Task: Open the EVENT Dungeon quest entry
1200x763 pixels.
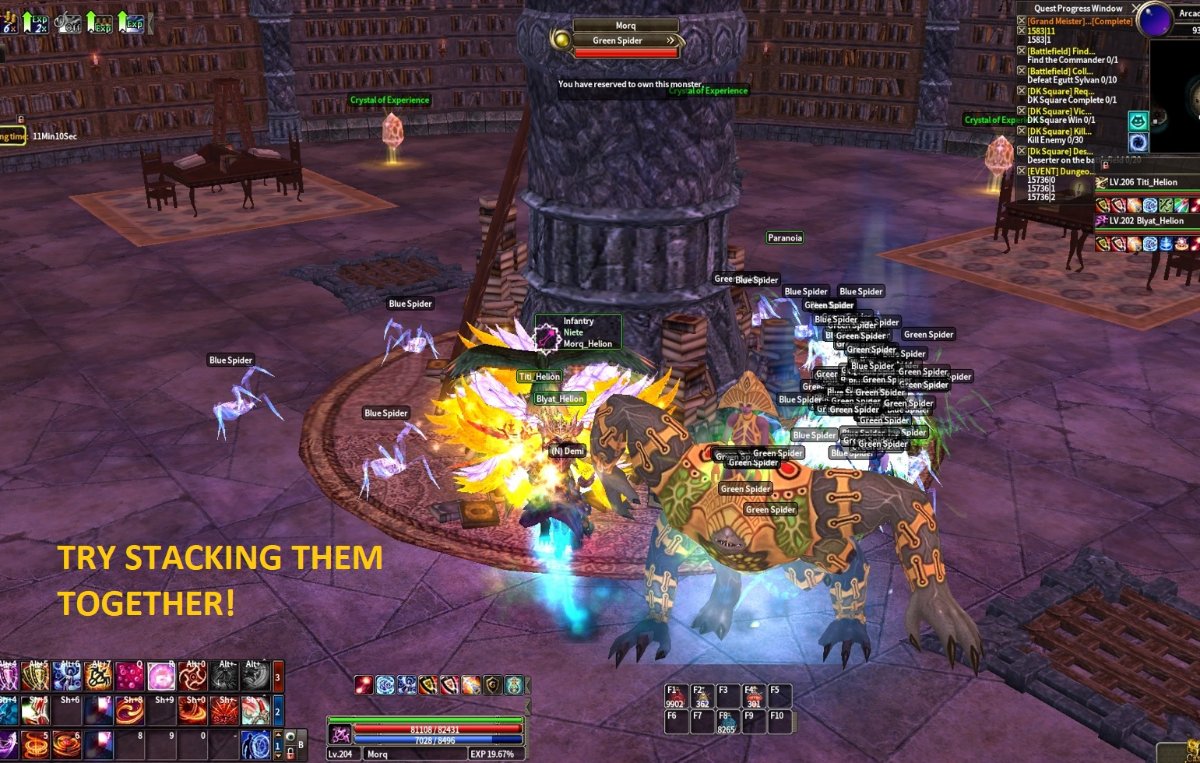Action: point(1060,171)
